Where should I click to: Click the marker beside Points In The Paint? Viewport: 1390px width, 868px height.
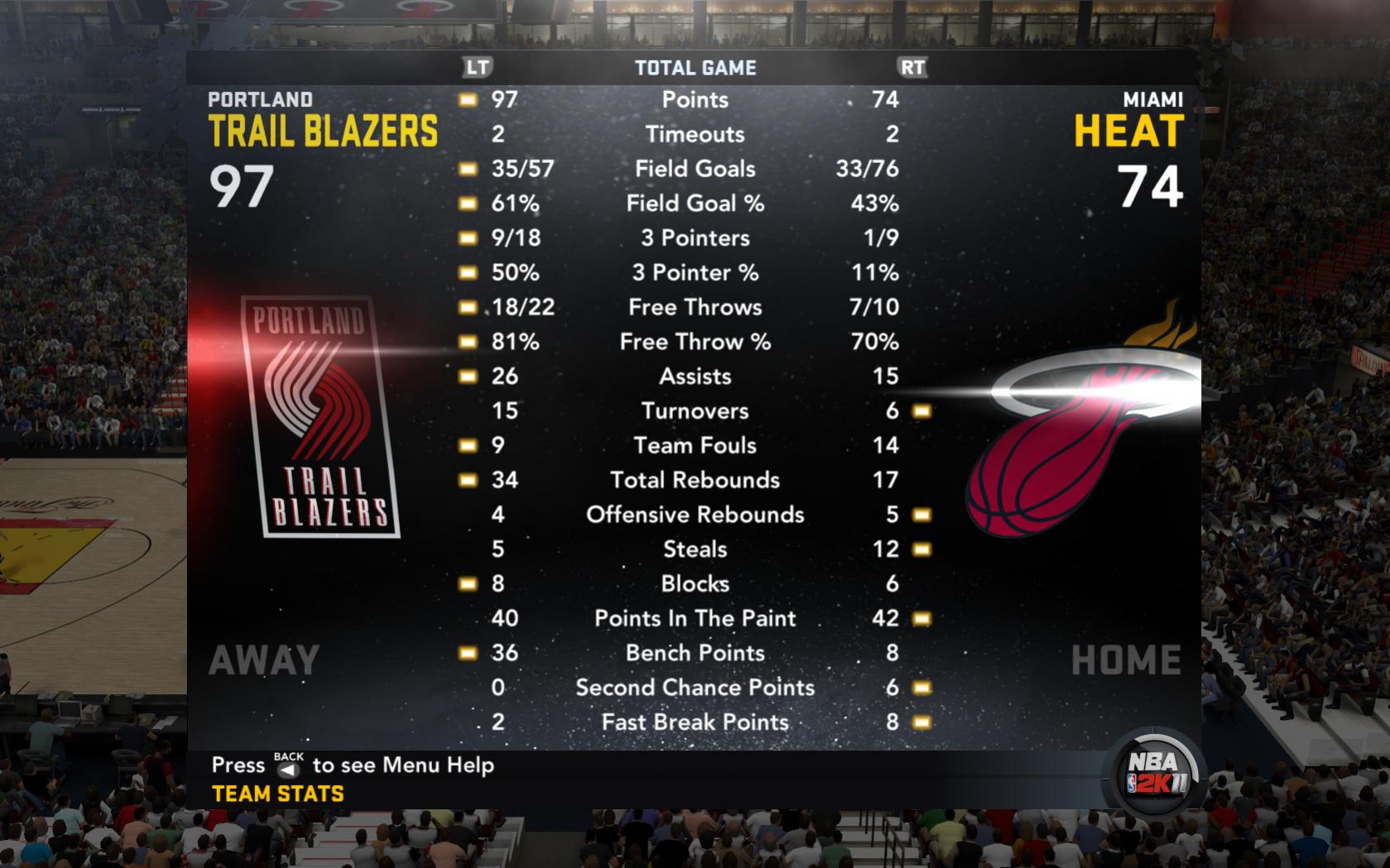pos(921,618)
